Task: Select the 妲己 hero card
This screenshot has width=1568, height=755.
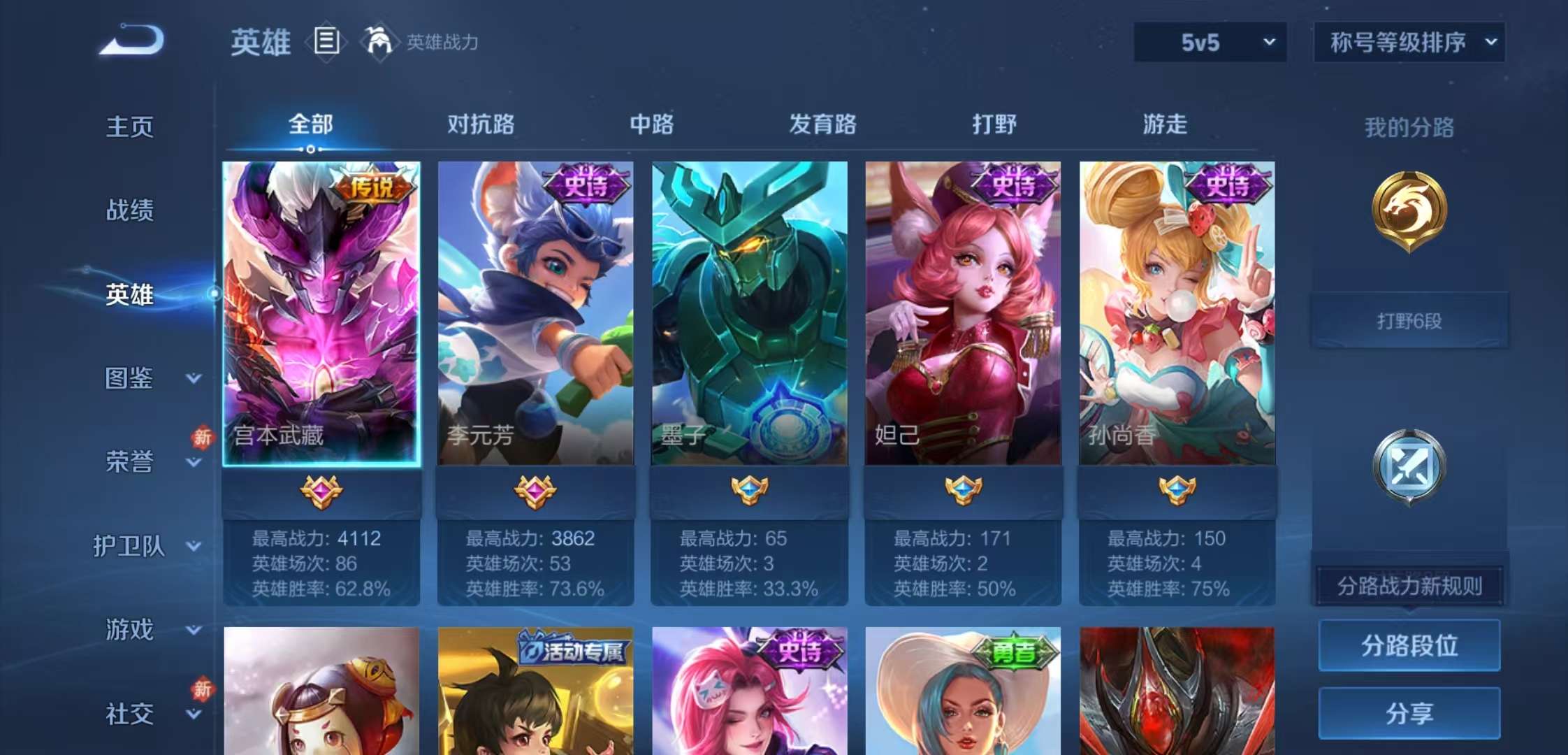Action: click(963, 308)
